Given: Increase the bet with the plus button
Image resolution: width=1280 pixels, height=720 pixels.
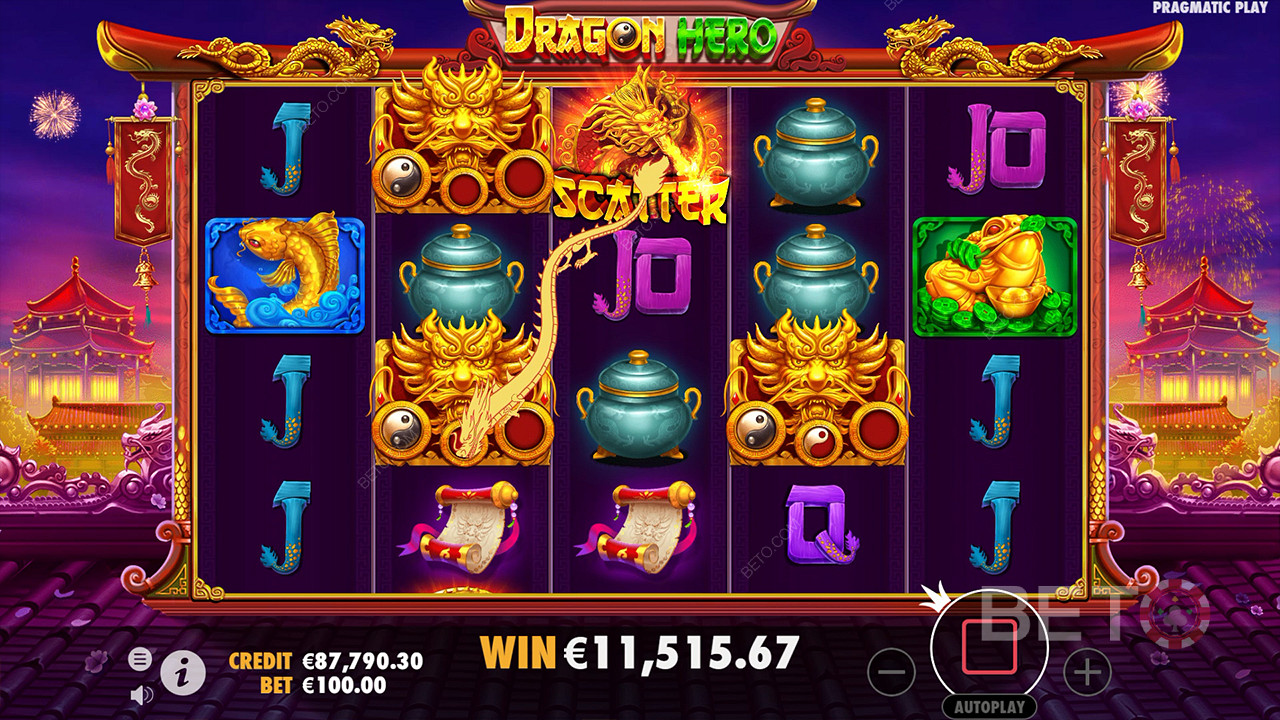Looking at the screenshot, I should (x=1087, y=671).
